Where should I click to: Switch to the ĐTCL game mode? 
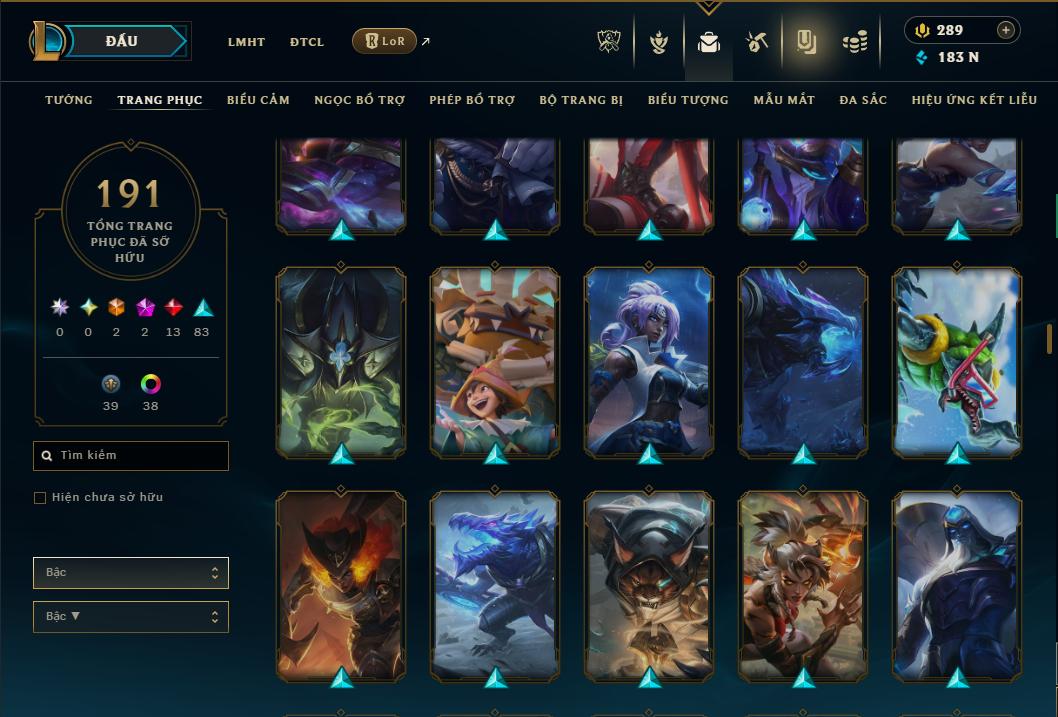[307, 42]
